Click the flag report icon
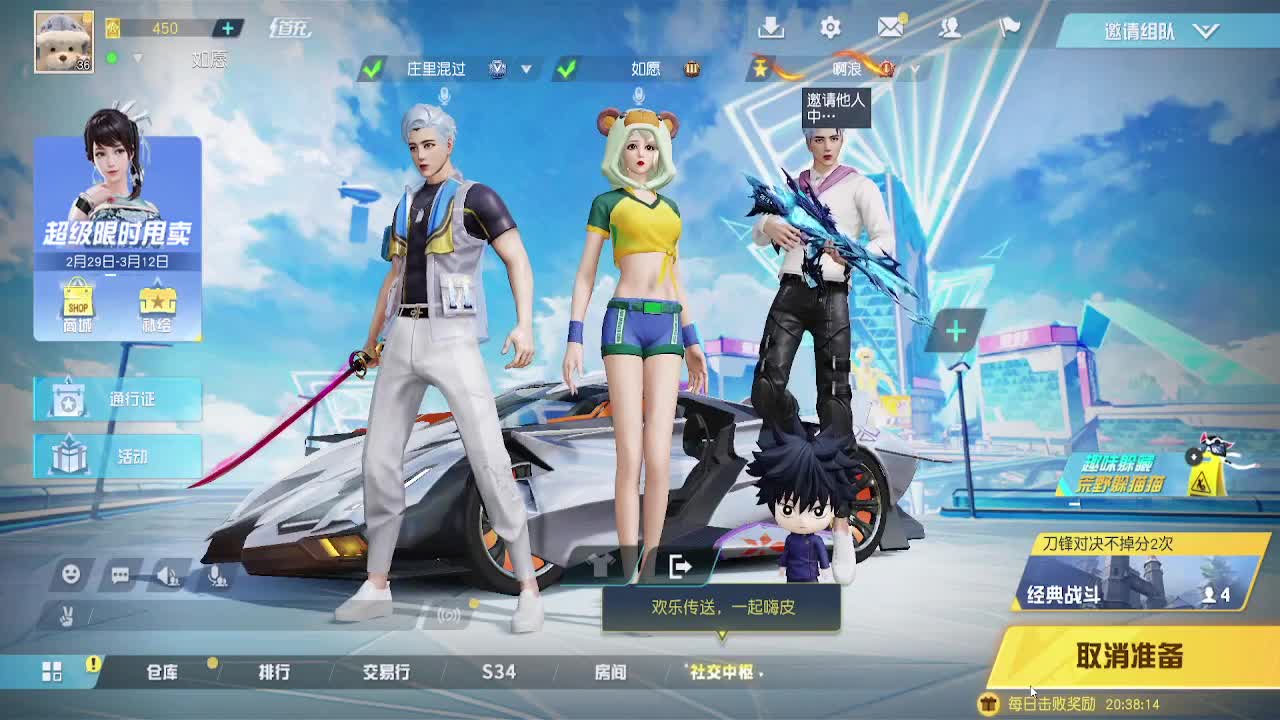The height and width of the screenshot is (720, 1280). [x=1008, y=29]
